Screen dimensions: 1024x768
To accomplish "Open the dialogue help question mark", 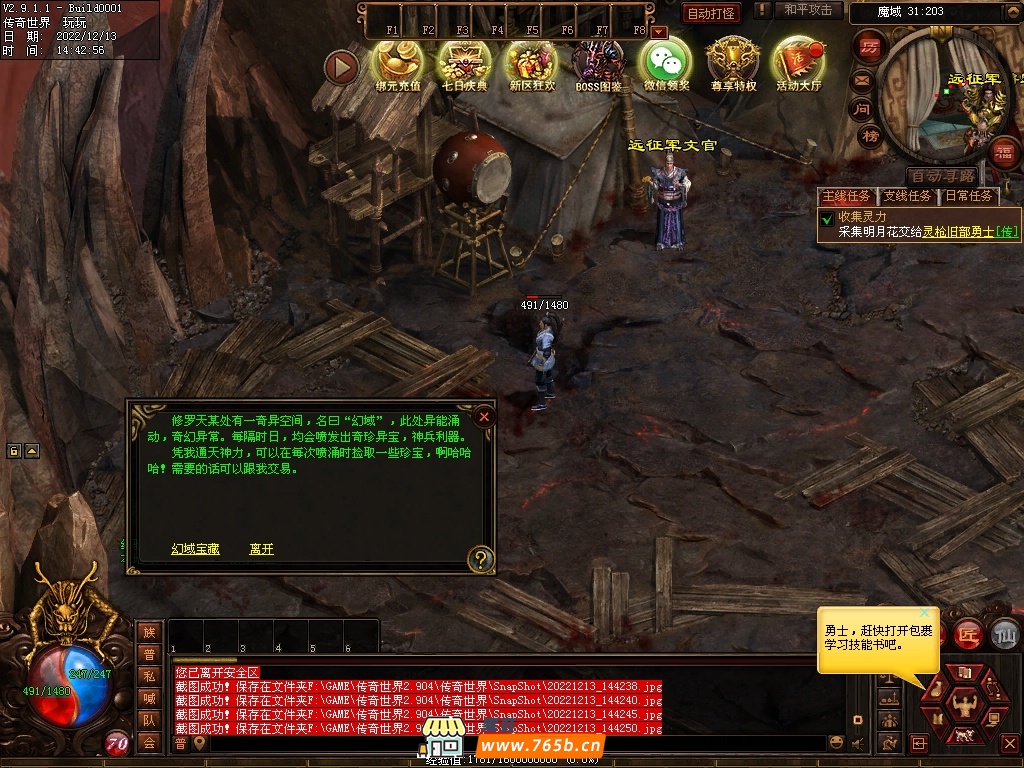I will (481, 559).
